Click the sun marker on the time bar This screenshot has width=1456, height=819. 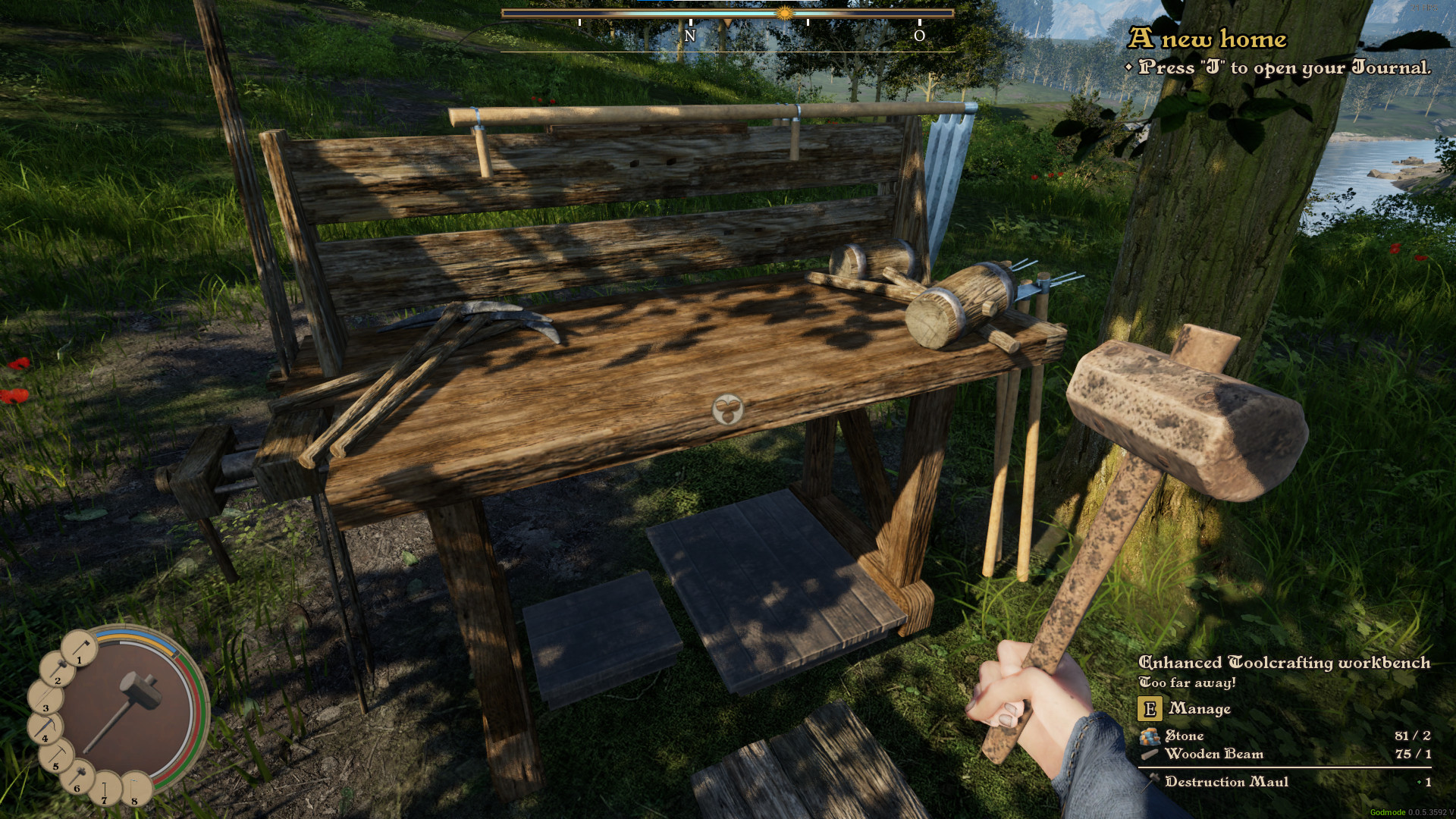pos(785,13)
